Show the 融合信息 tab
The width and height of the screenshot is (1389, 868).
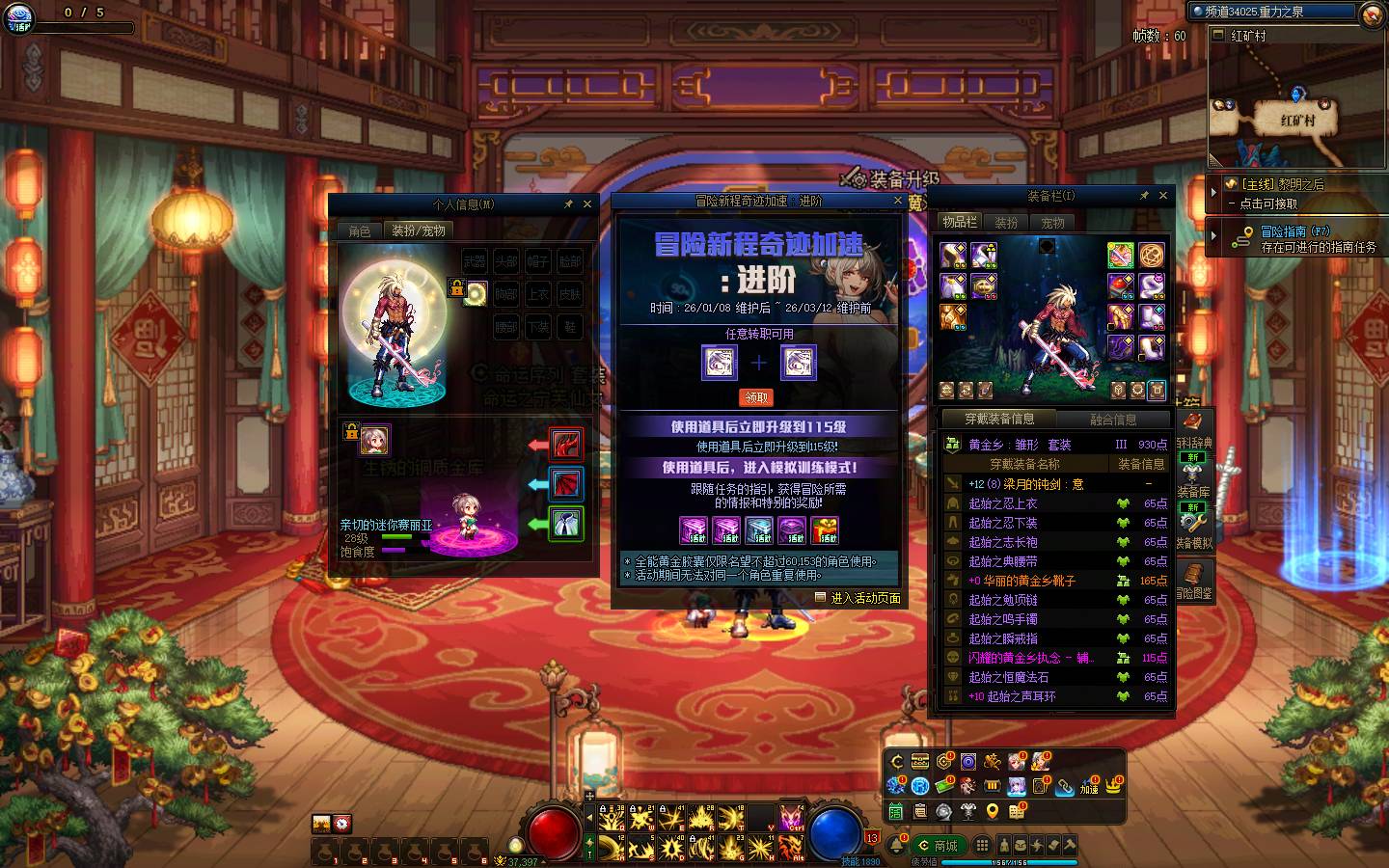click(1113, 420)
